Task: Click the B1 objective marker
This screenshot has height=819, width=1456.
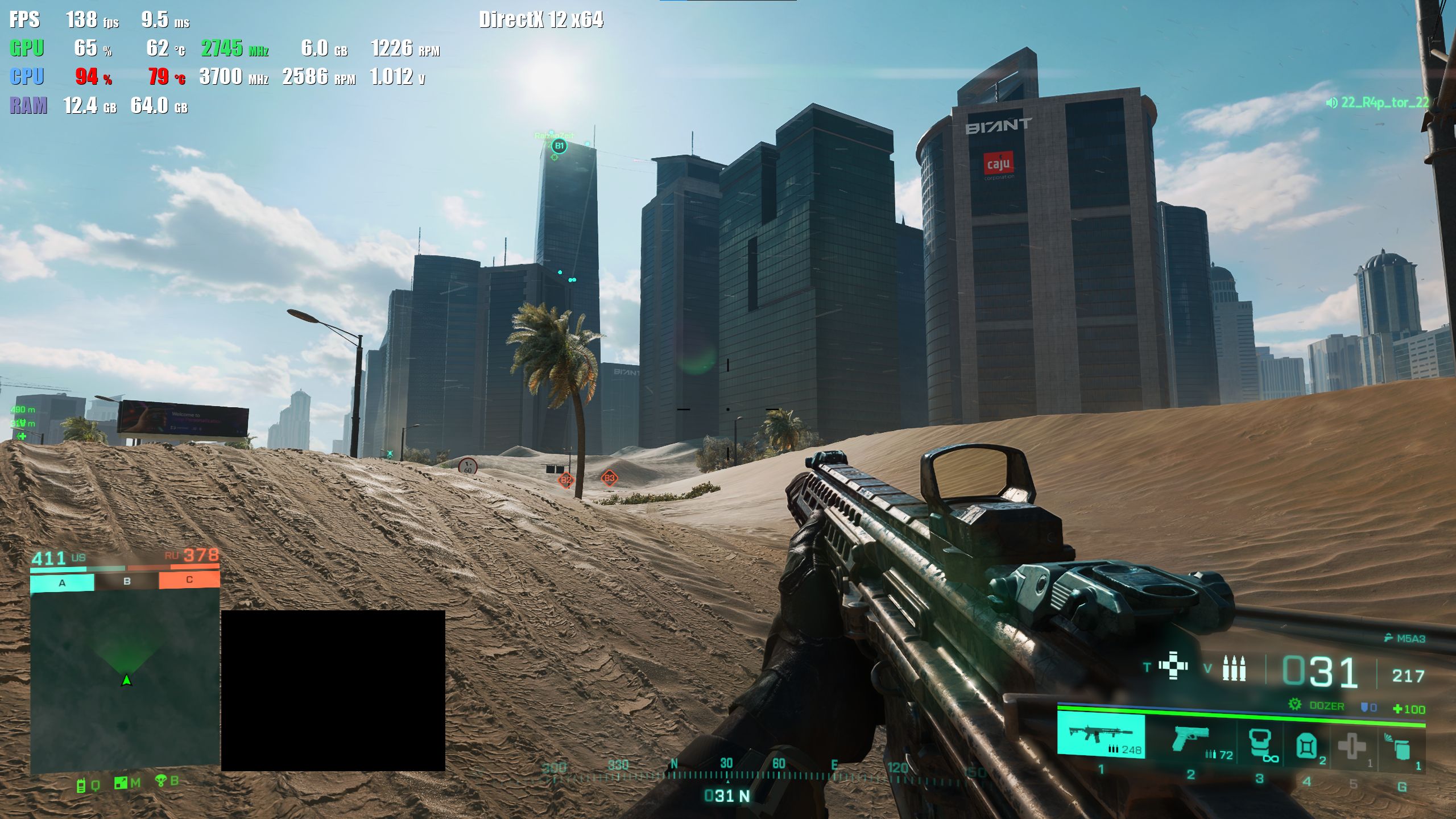Action: [x=559, y=146]
